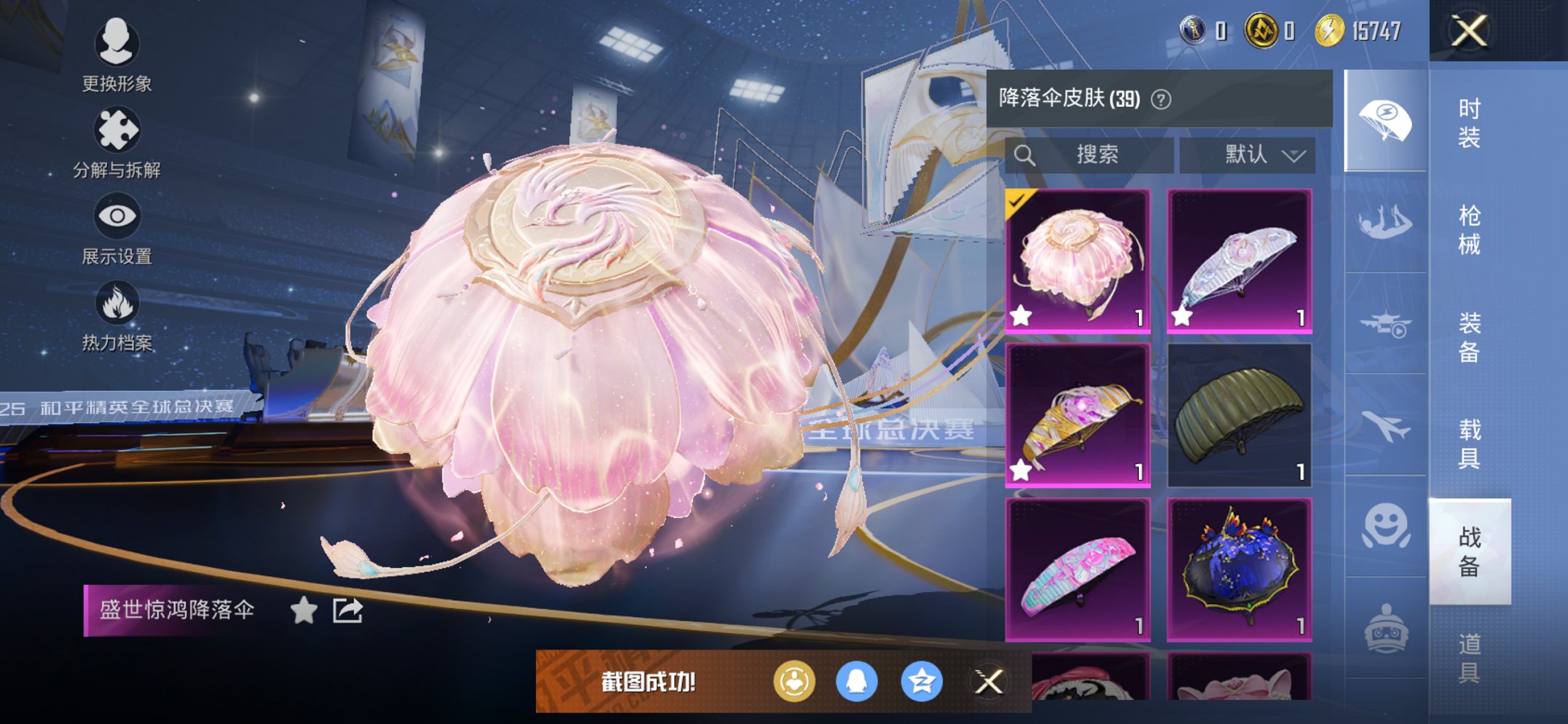Toggle favorite star on first parachute thumbnail

(1019, 315)
